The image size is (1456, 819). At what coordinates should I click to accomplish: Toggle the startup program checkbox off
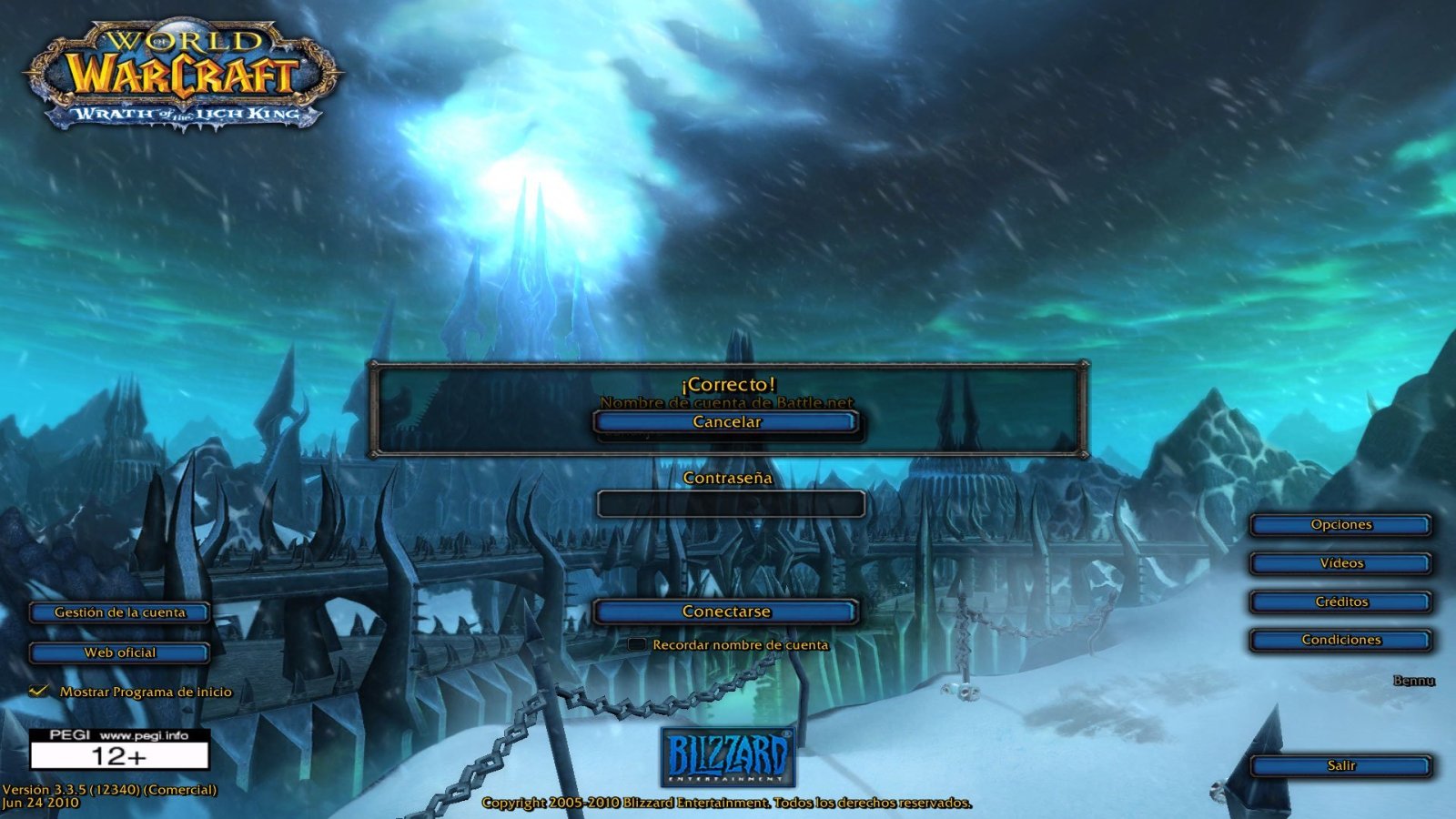pyautogui.click(x=37, y=692)
